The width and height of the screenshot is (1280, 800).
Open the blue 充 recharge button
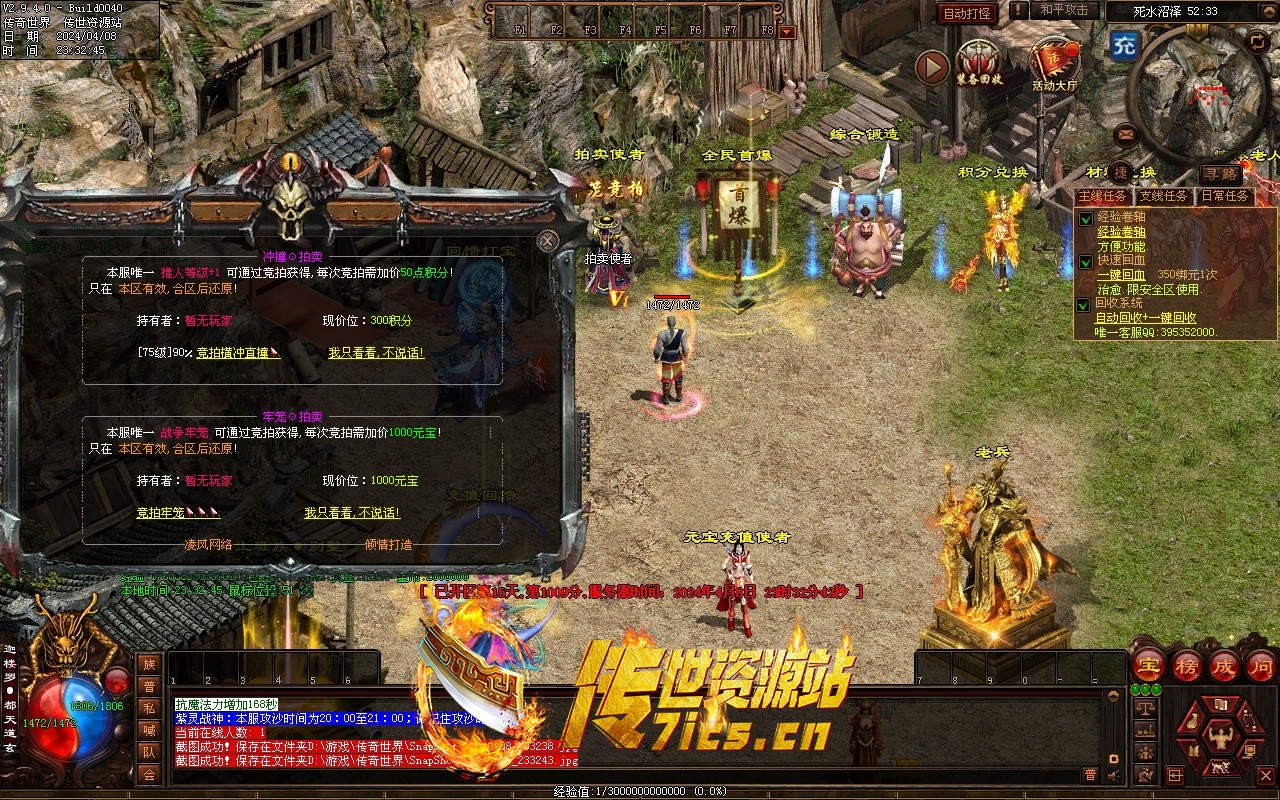tap(1124, 45)
